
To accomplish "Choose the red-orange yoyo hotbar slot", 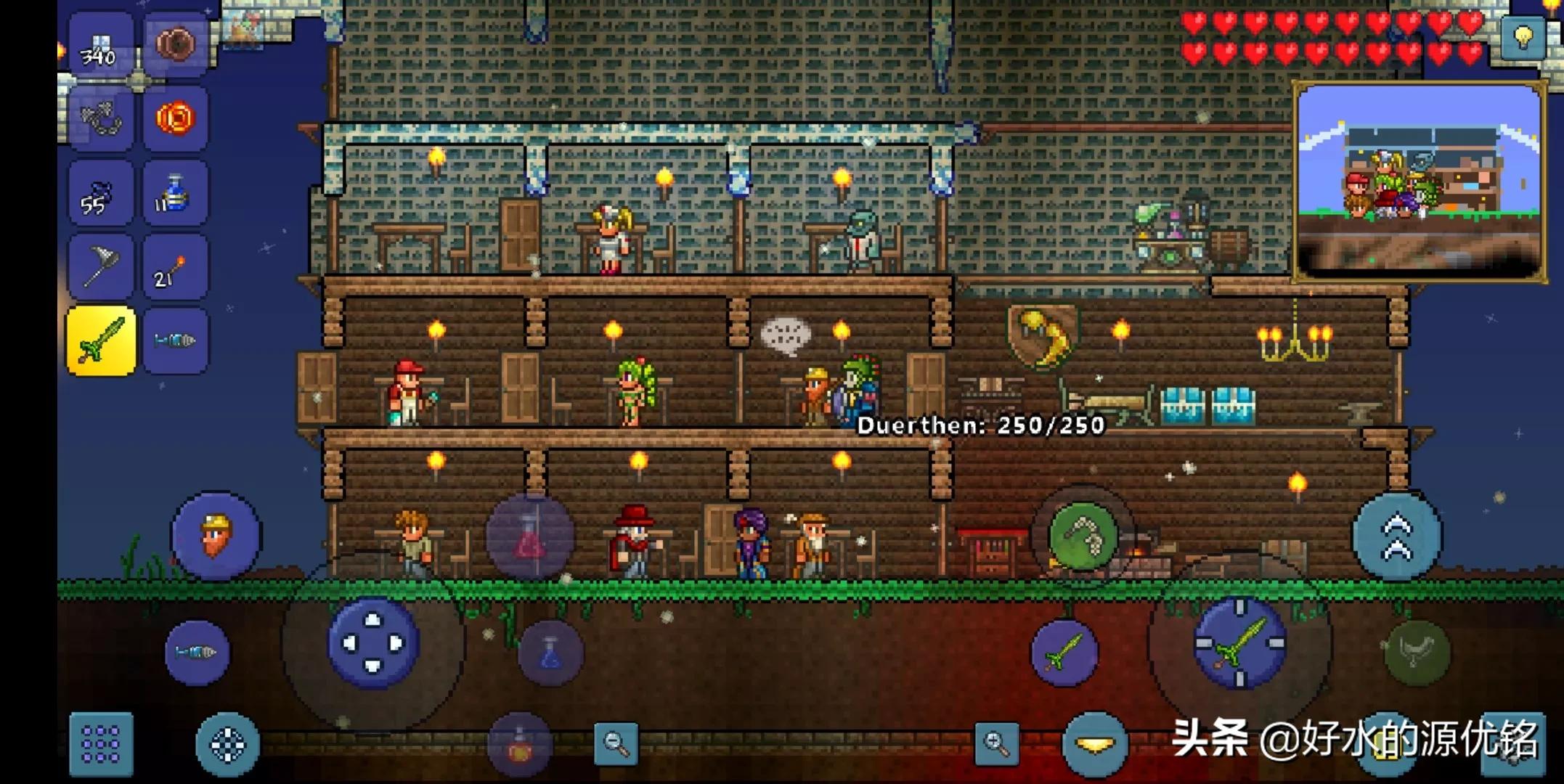I will 175,118.
